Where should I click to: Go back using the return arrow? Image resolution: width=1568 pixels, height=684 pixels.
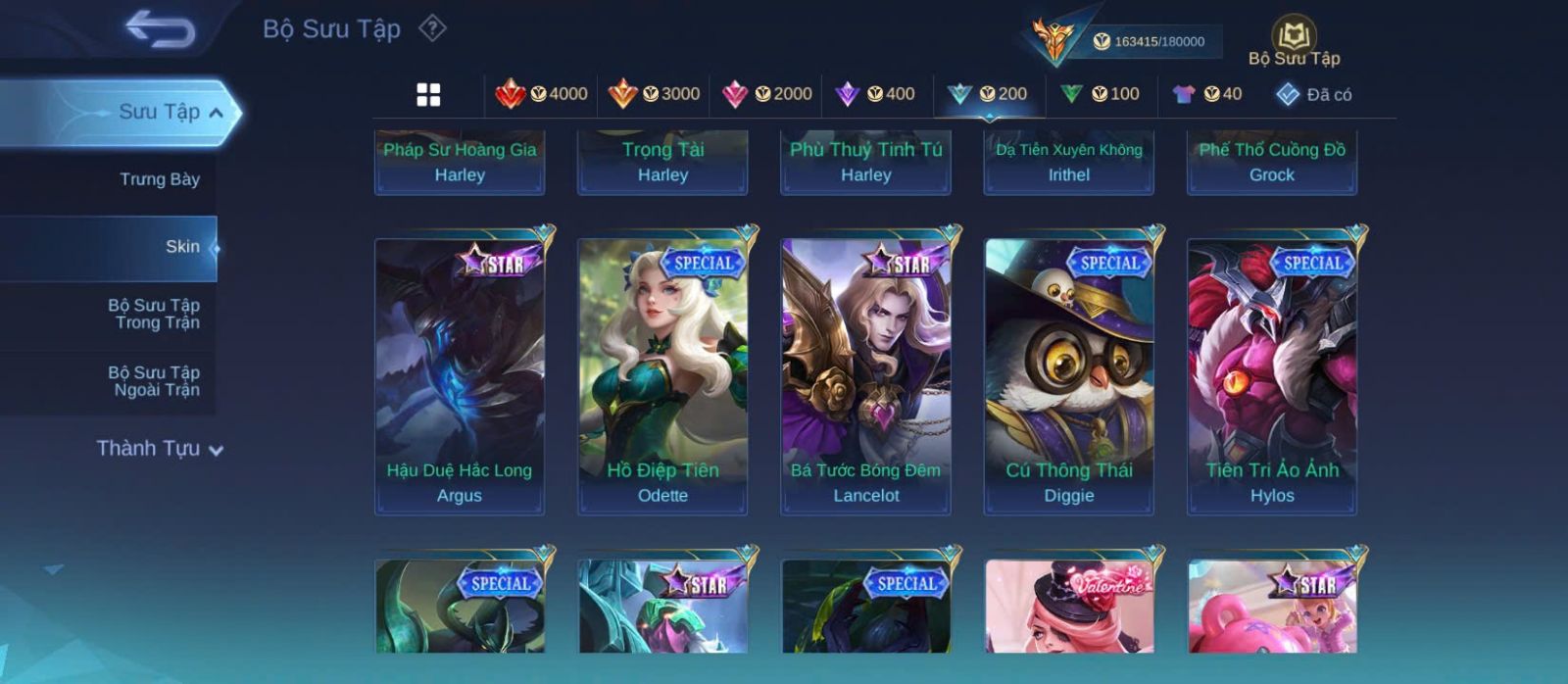[x=160, y=29]
